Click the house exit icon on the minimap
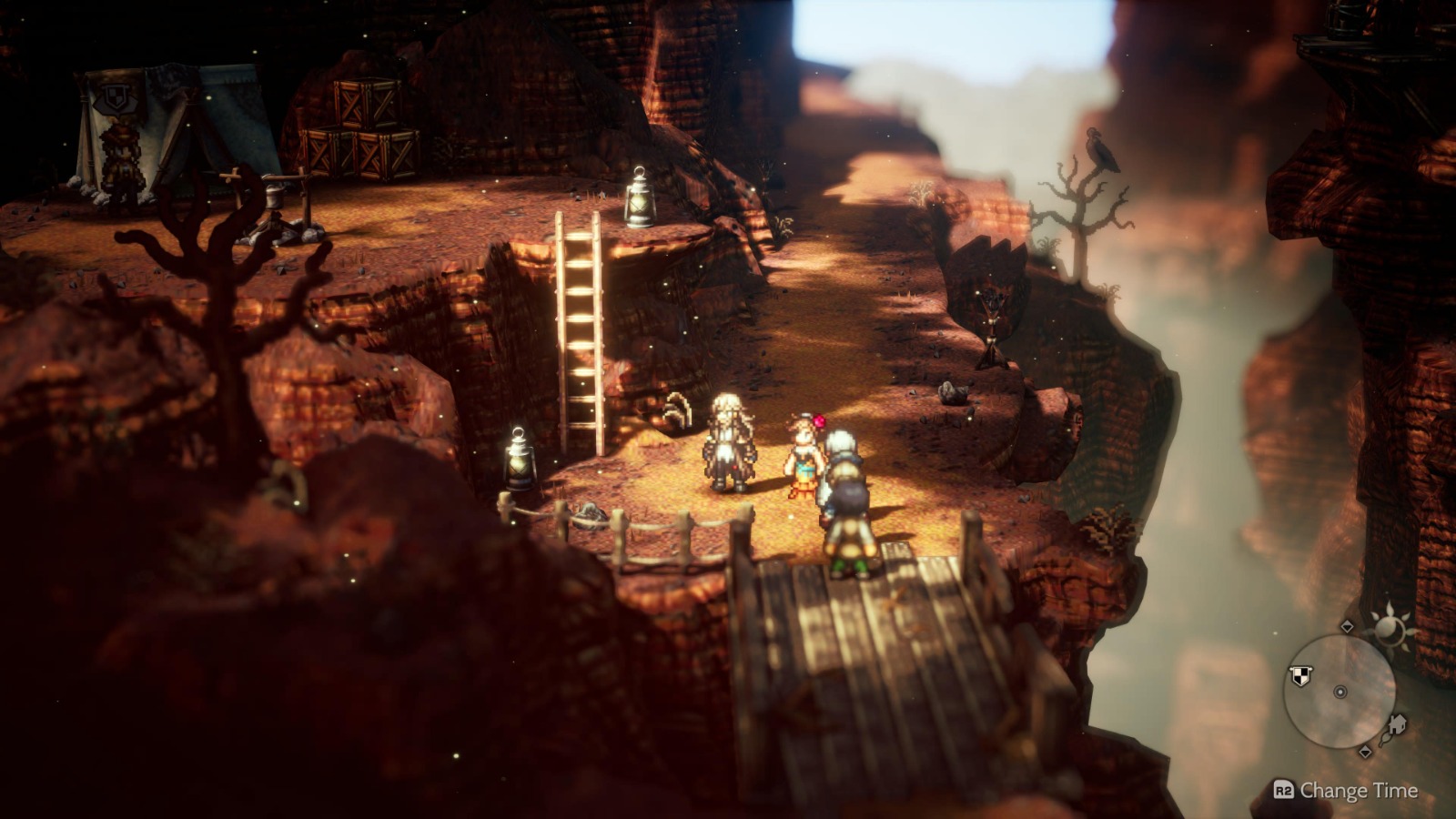Viewport: 1456px width, 819px height. [1398, 725]
